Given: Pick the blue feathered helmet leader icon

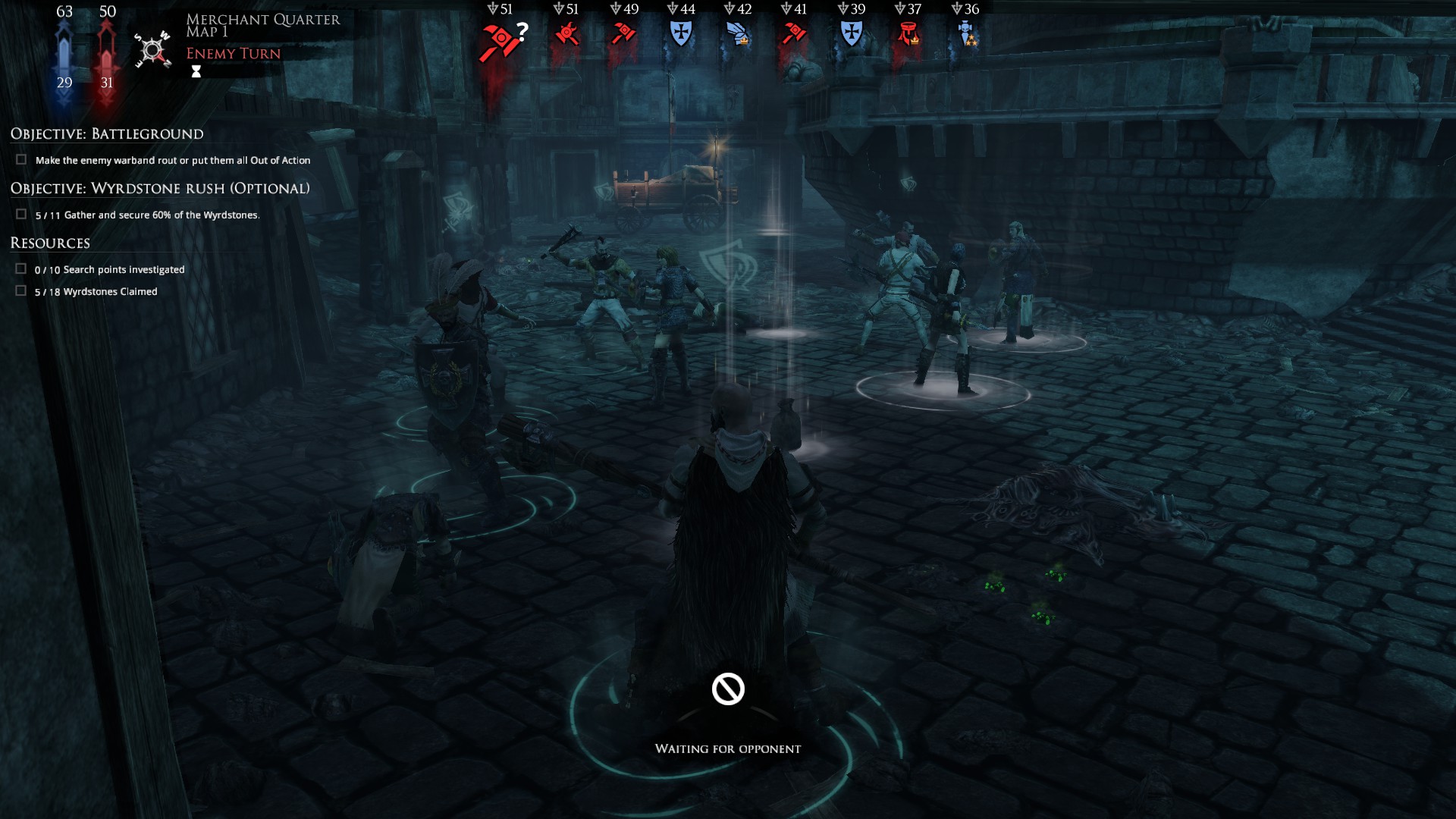Looking at the screenshot, I should click(x=738, y=34).
